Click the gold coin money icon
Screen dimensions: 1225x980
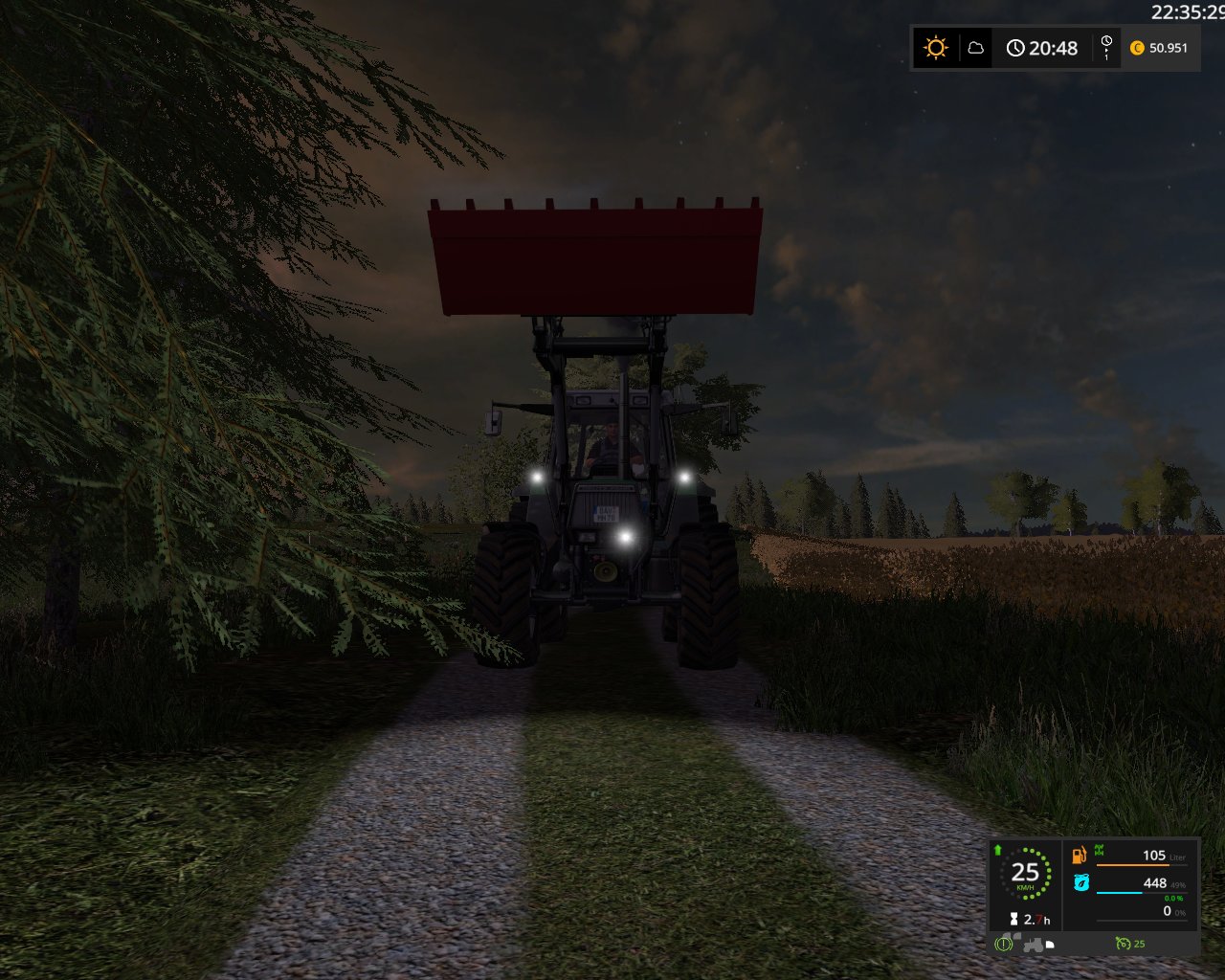pos(1137,48)
